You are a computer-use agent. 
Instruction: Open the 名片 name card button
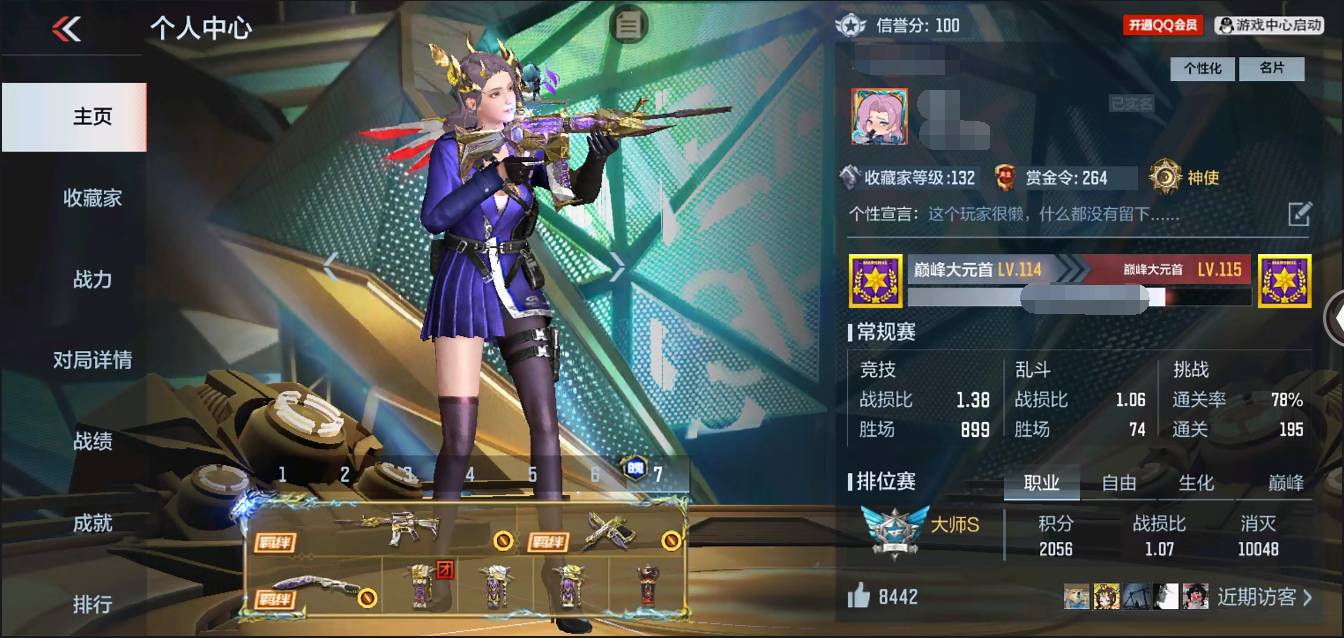1271,69
